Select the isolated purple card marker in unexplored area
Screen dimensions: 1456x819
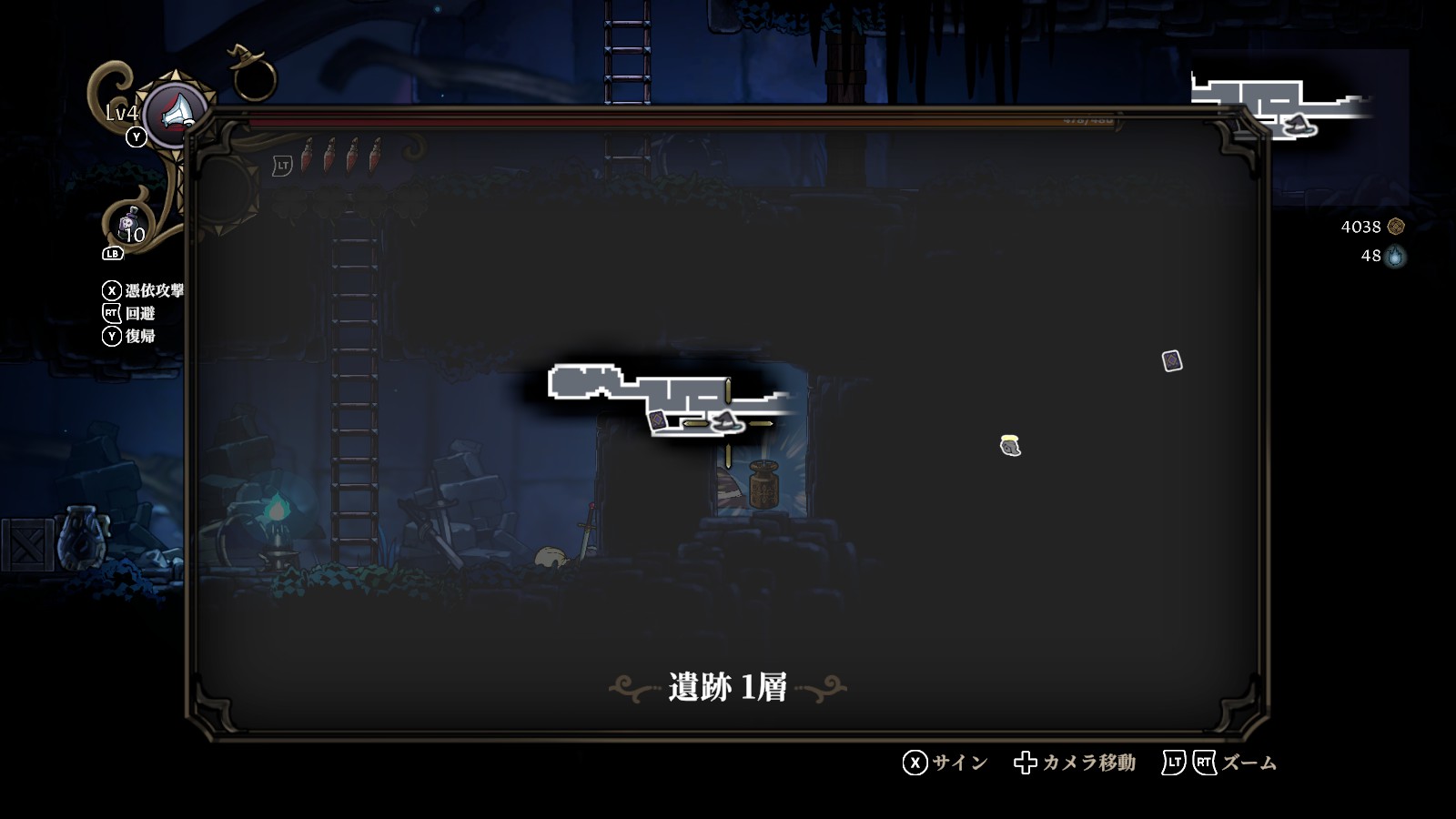[1172, 361]
